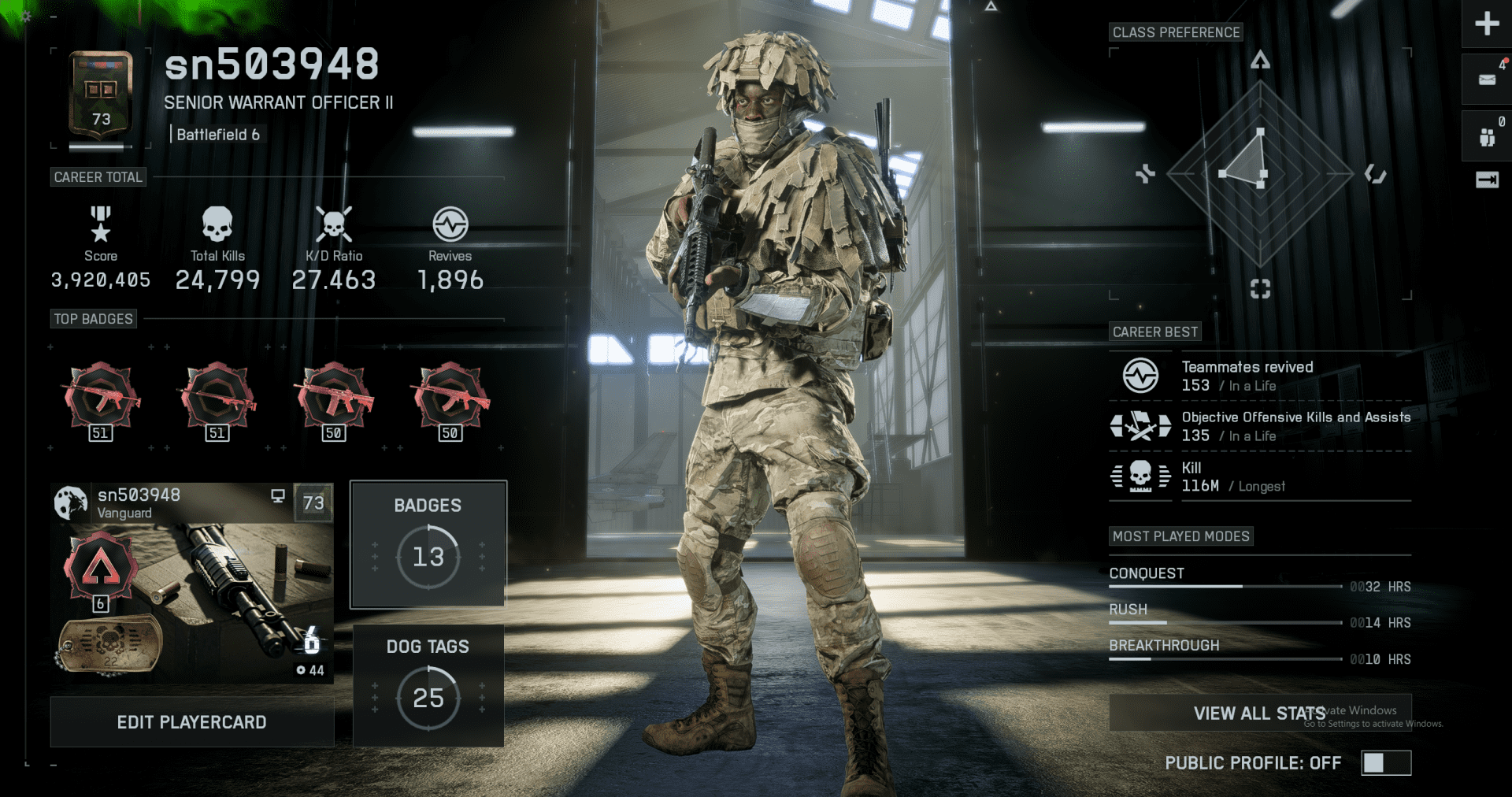
Task: Open the Career Total section header
Action: pos(98,176)
